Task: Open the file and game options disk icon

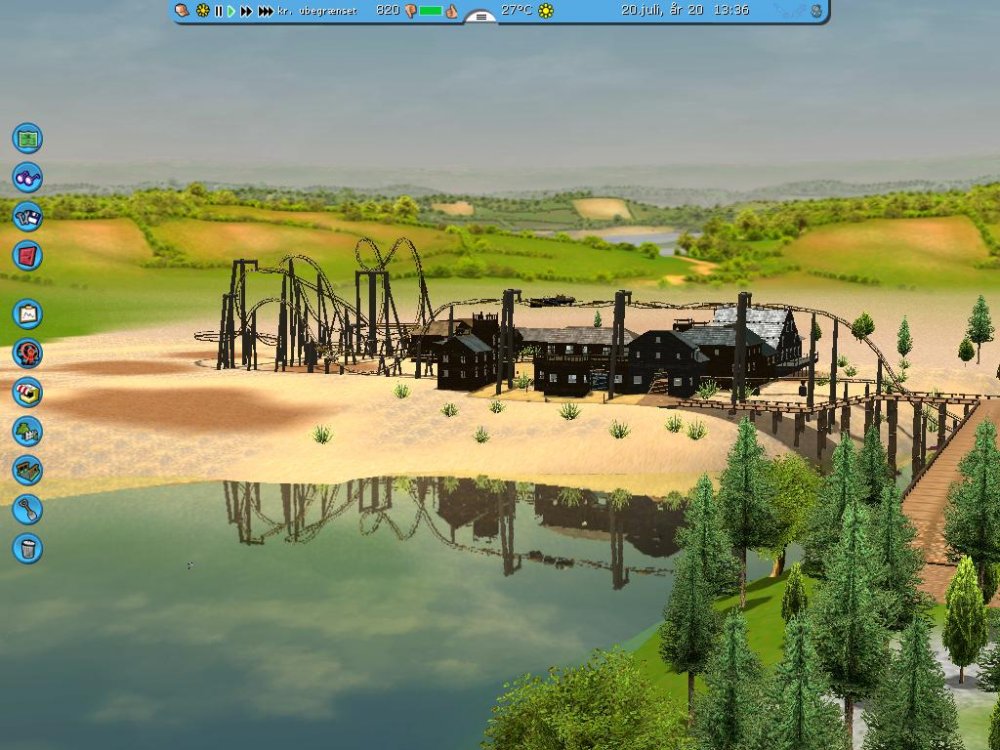Action: [27, 216]
